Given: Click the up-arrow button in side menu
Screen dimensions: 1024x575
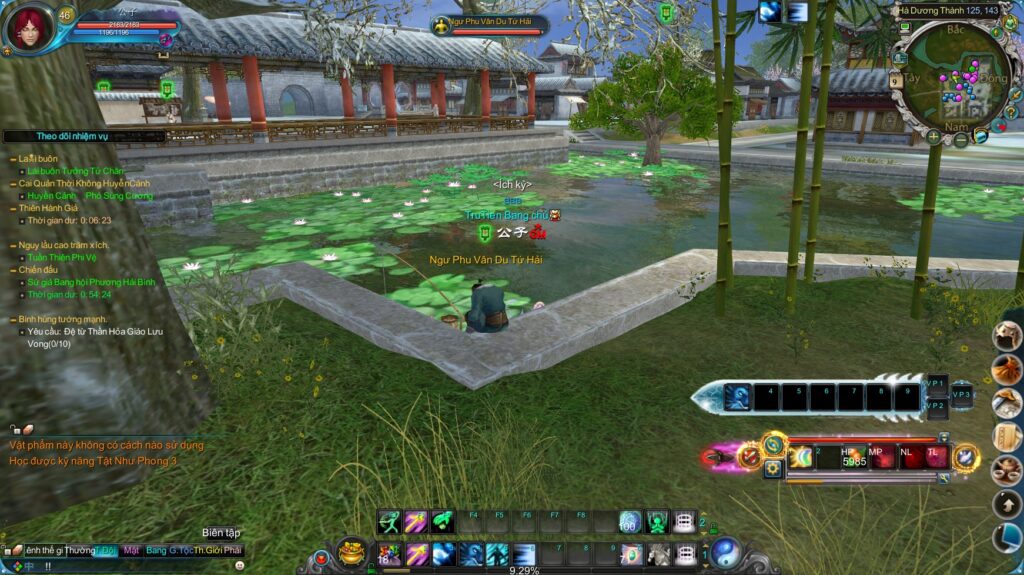Looking at the screenshot, I should [x=1006, y=504].
